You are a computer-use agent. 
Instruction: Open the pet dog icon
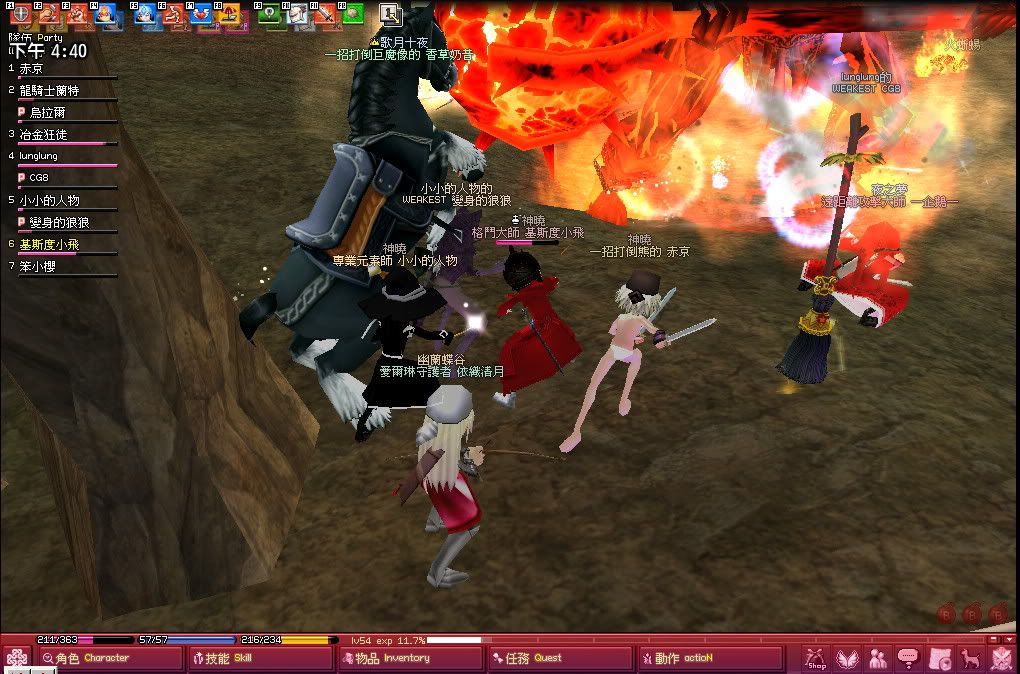pos(970,658)
